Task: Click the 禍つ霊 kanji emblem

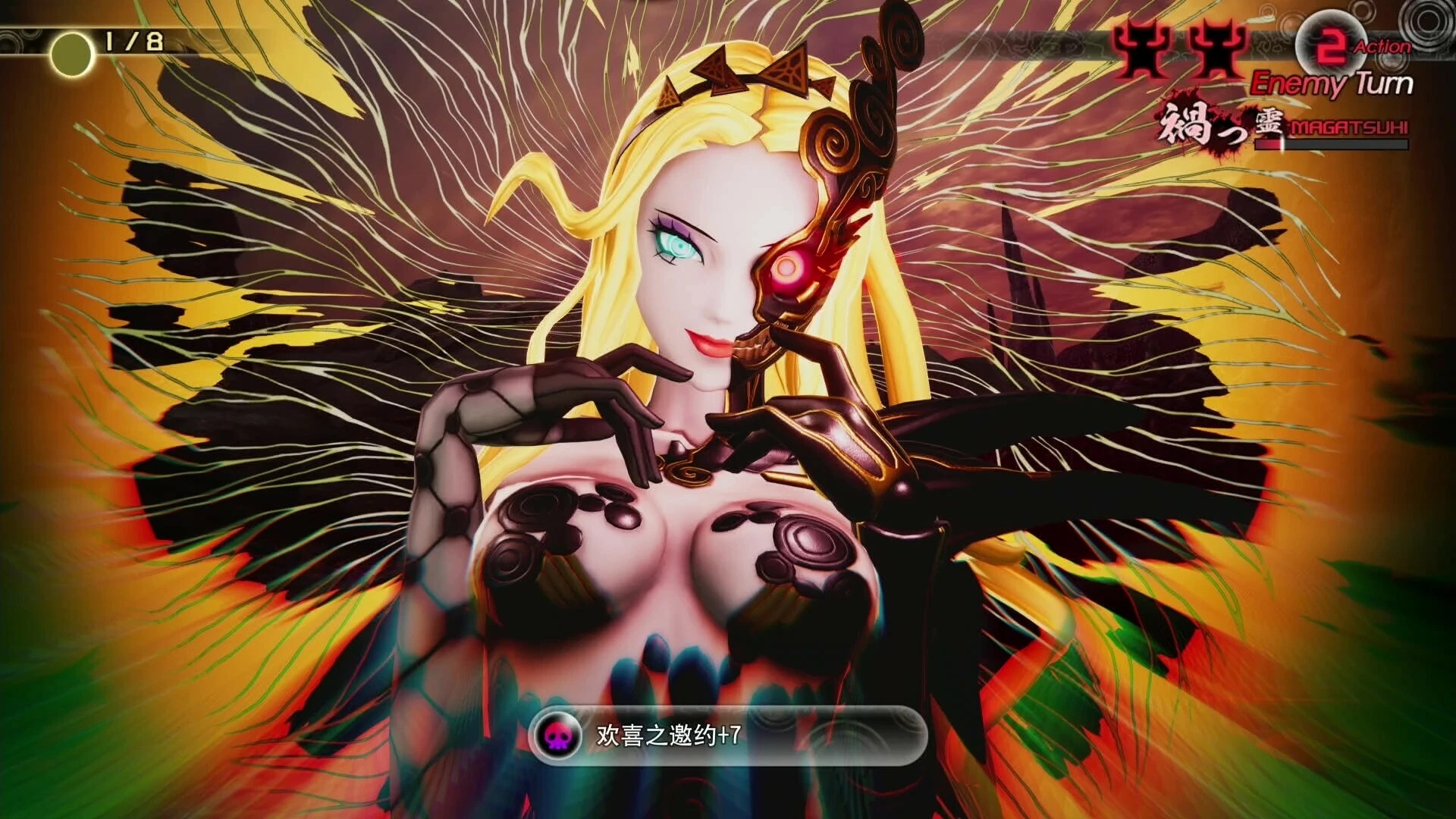Action: point(1216,124)
